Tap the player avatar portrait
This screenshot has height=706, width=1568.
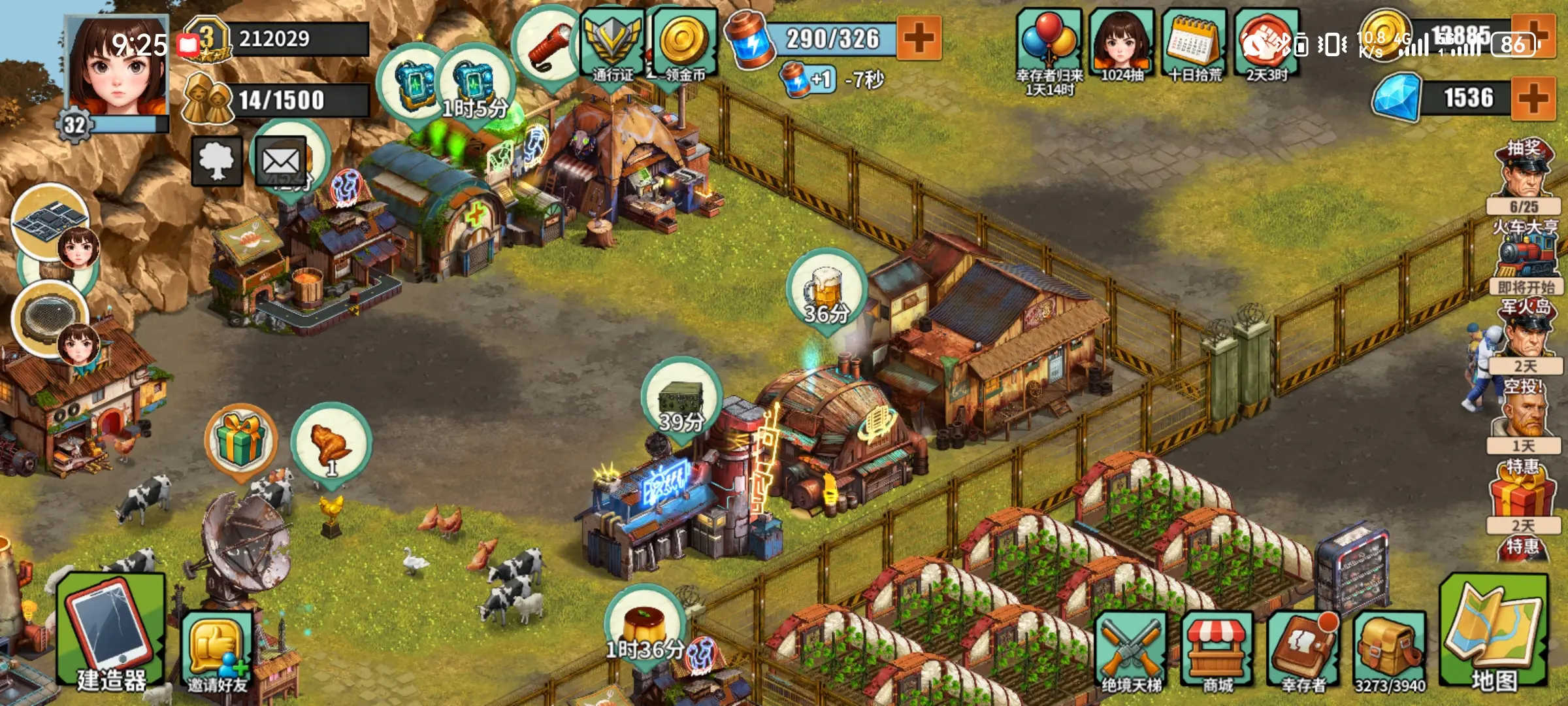tap(118, 69)
